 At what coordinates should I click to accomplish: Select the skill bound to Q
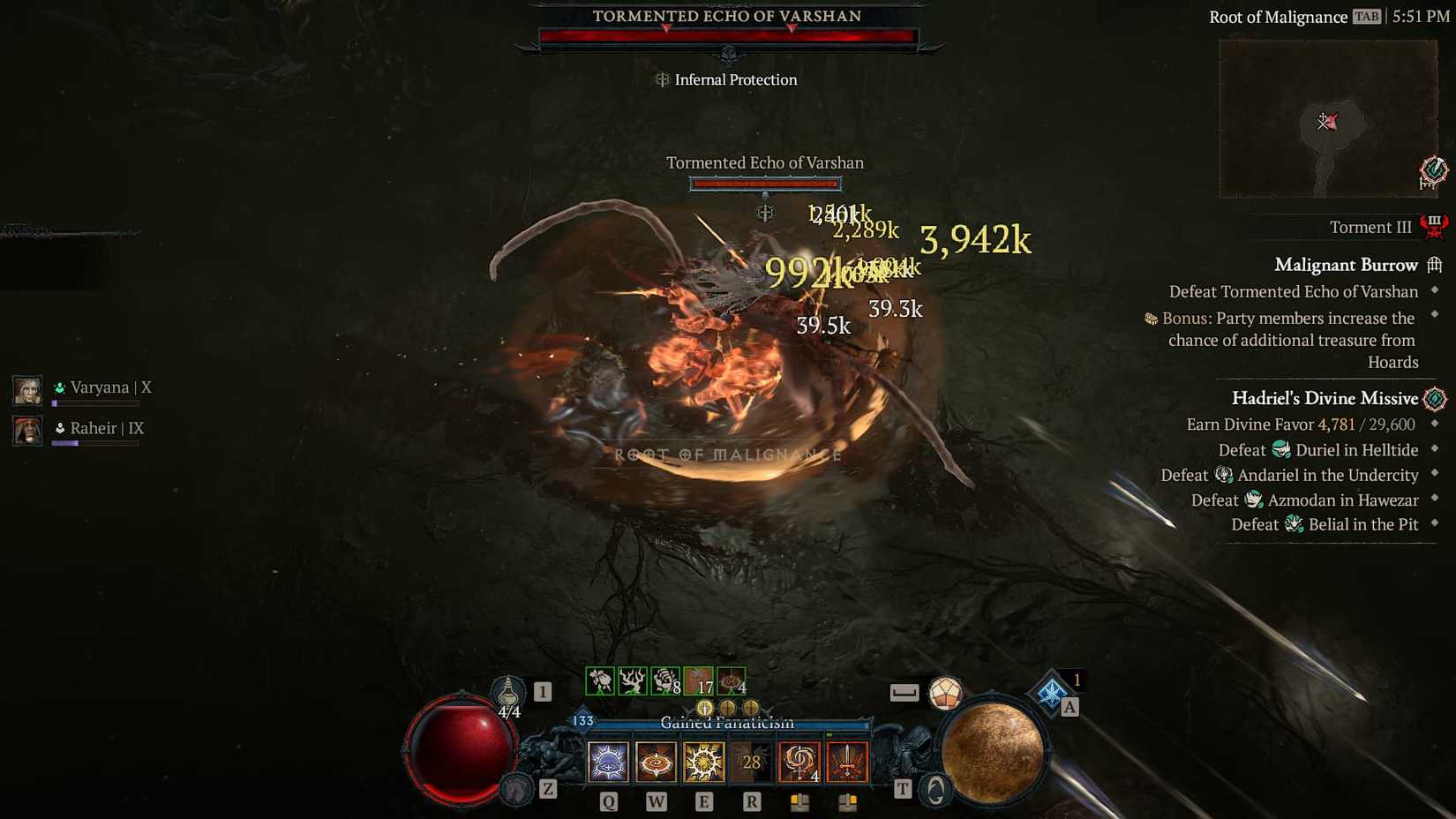(x=608, y=762)
